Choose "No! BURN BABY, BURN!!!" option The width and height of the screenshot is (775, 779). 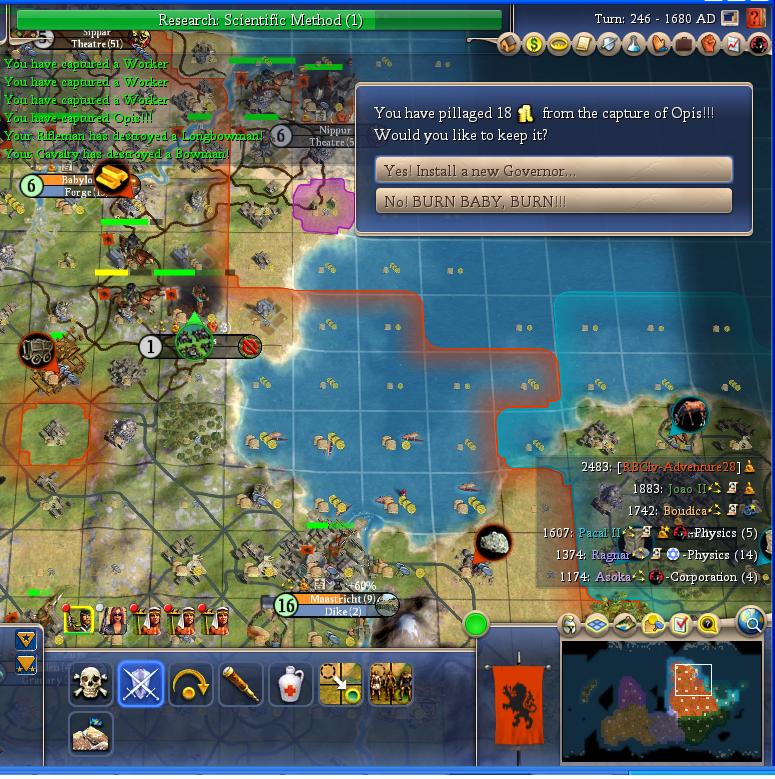click(x=553, y=201)
